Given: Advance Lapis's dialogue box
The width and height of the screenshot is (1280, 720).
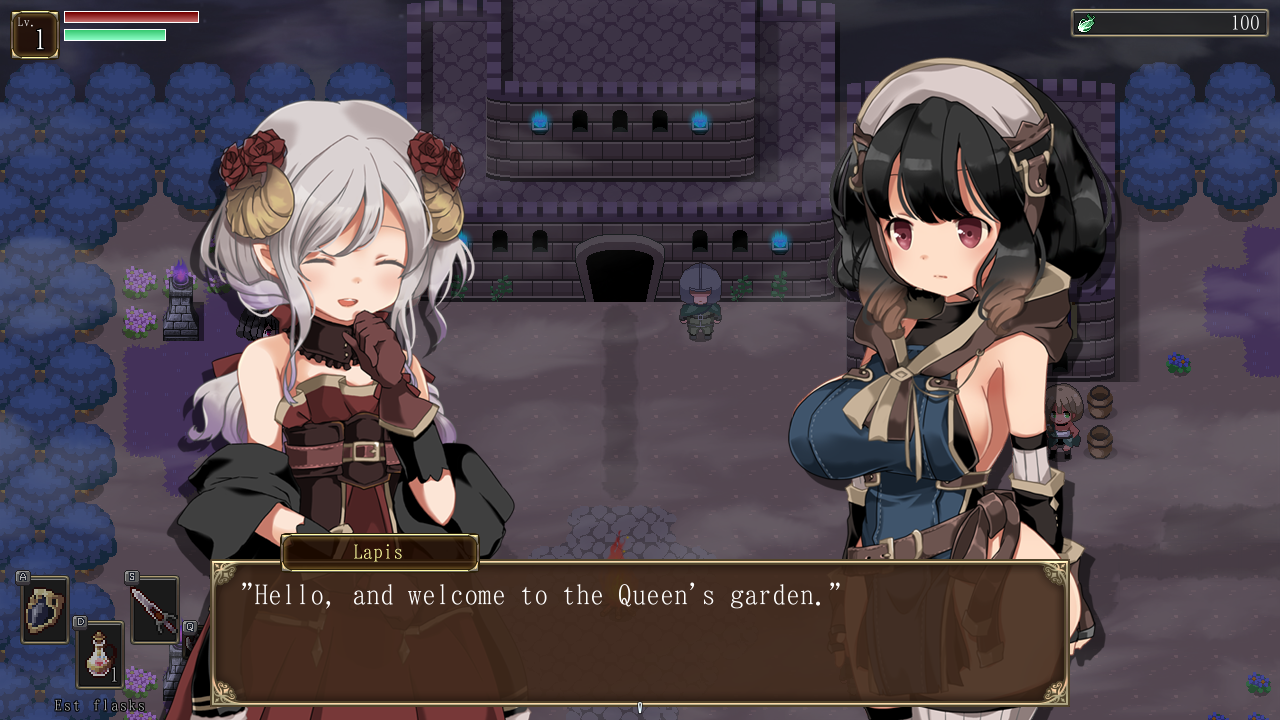Looking at the screenshot, I should pyautogui.click(x=639, y=632).
